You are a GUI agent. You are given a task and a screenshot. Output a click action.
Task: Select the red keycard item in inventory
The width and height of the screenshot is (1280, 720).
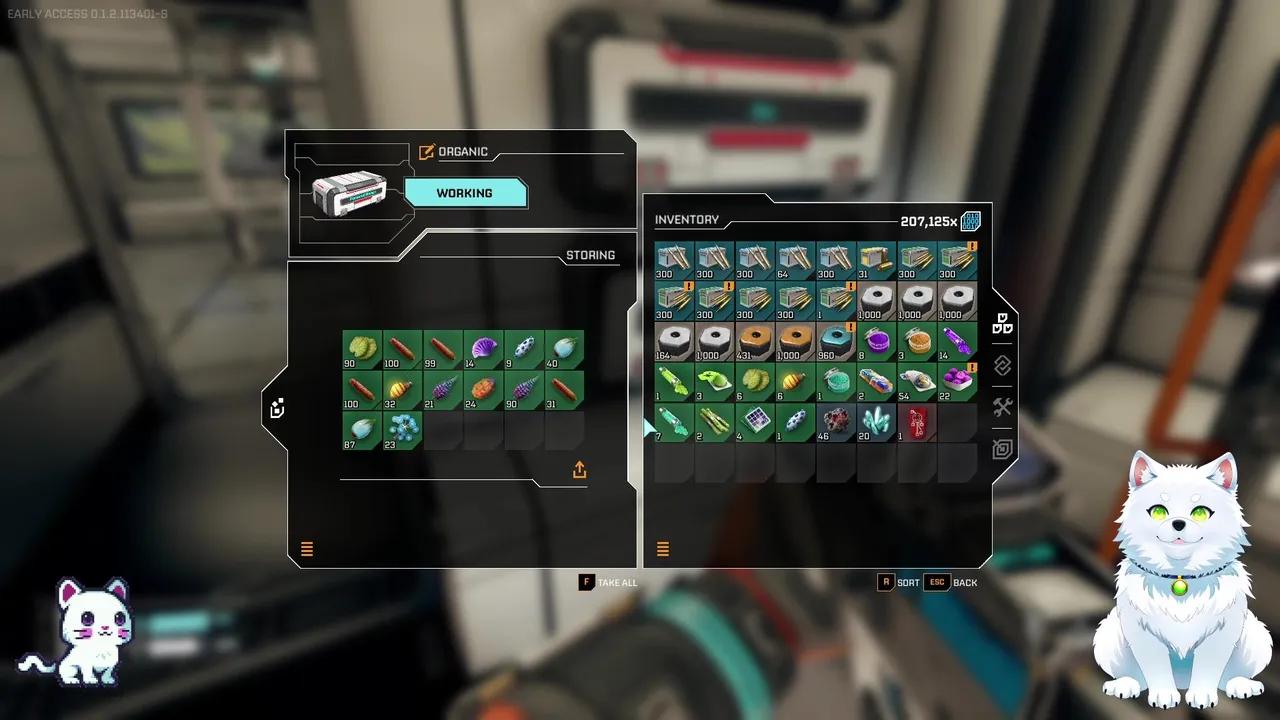tap(917, 422)
